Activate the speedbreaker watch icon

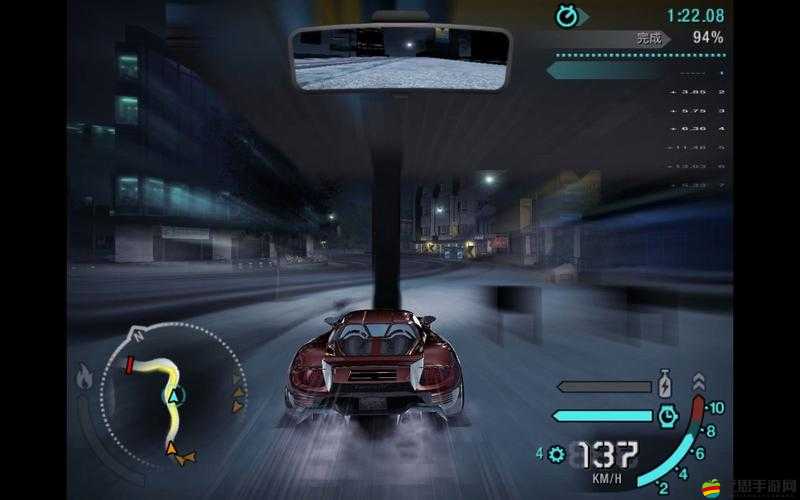(668, 414)
